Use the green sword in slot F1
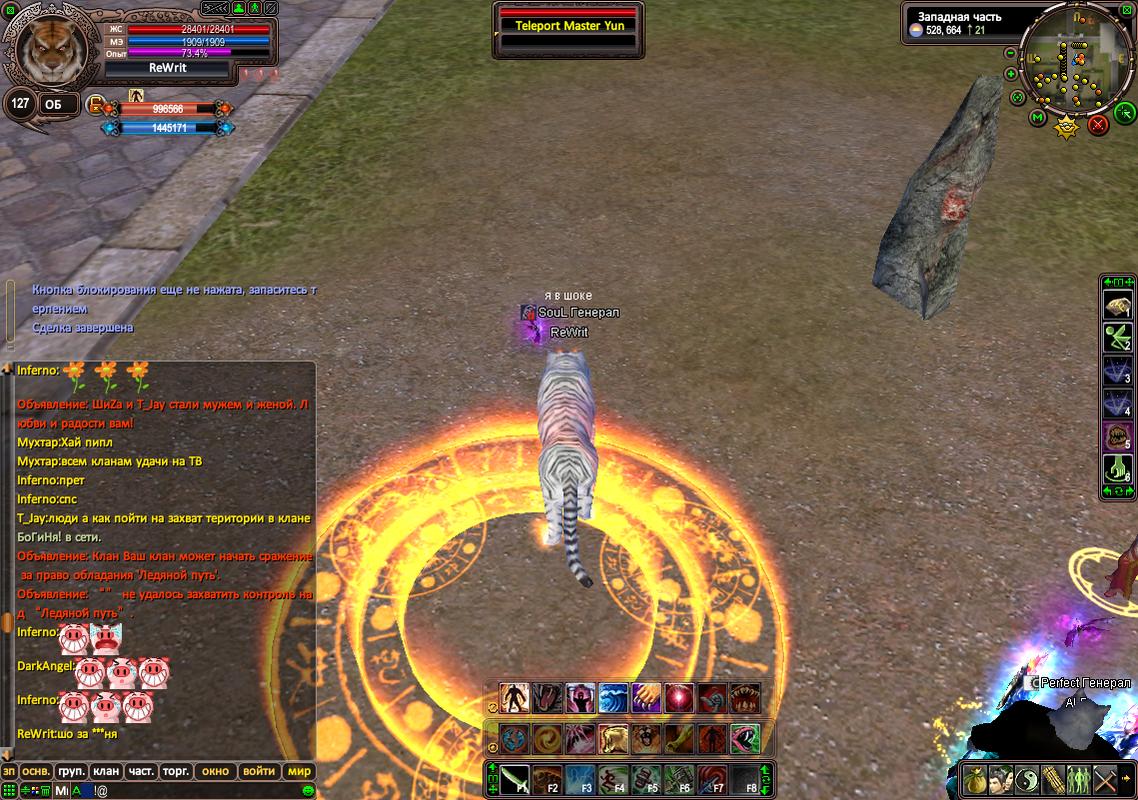Image resolution: width=1138 pixels, height=800 pixels. tap(514, 779)
